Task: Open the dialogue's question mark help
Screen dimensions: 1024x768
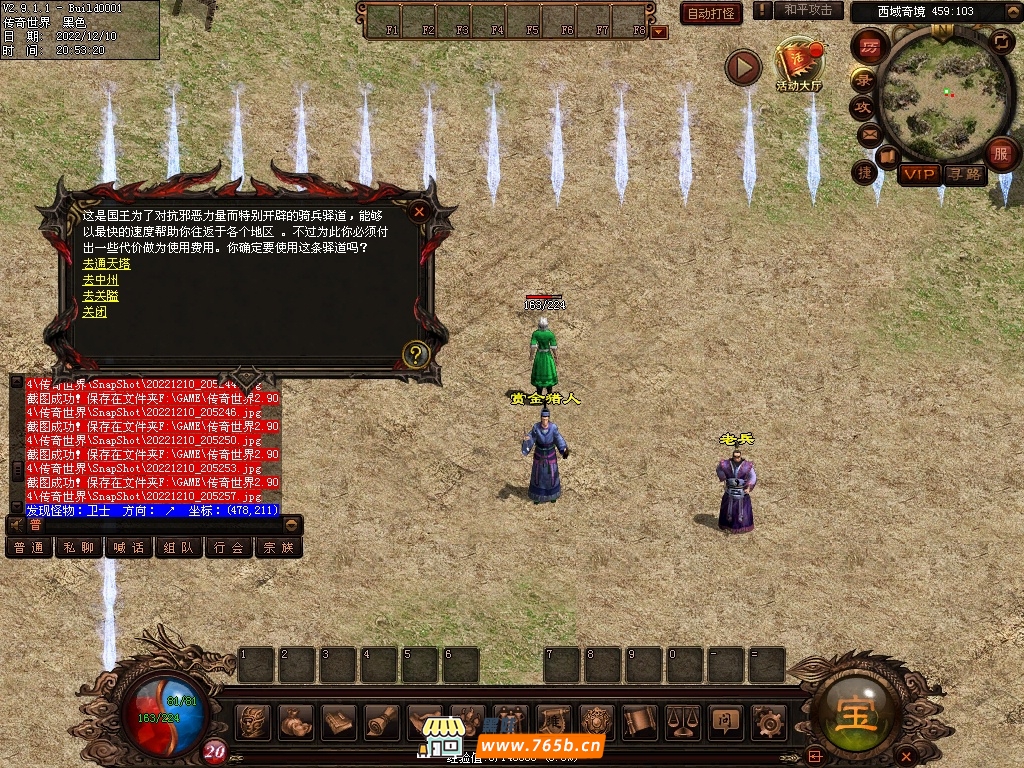Action: coord(416,353)
